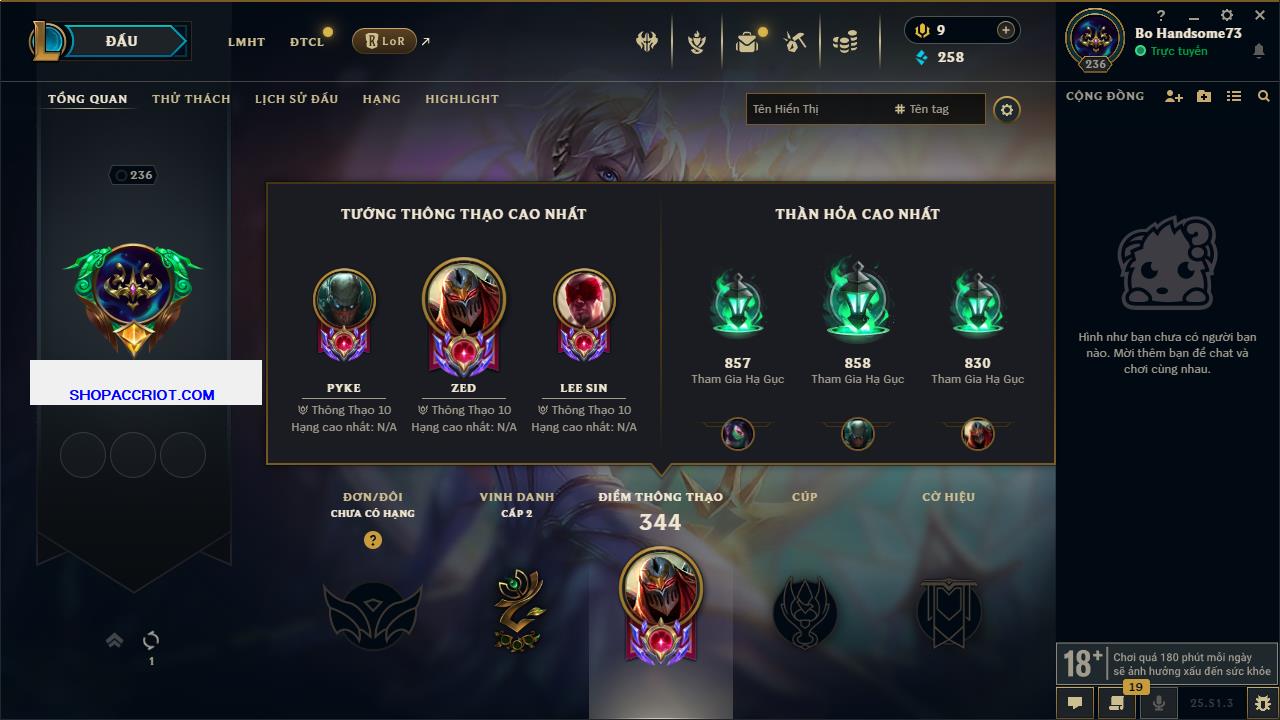Image resolution: width=1280 pixels, height=720 pixels.
Task: Open the LMHT game section
Action: [246, 42]
